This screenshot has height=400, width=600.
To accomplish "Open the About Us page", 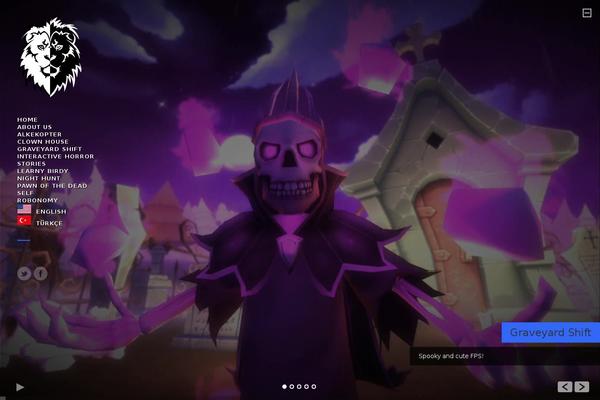I will [34, 127].
